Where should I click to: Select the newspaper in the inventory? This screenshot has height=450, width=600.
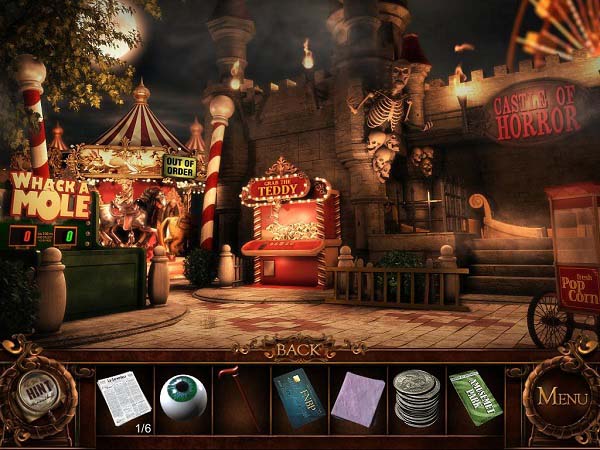point(124,396)
